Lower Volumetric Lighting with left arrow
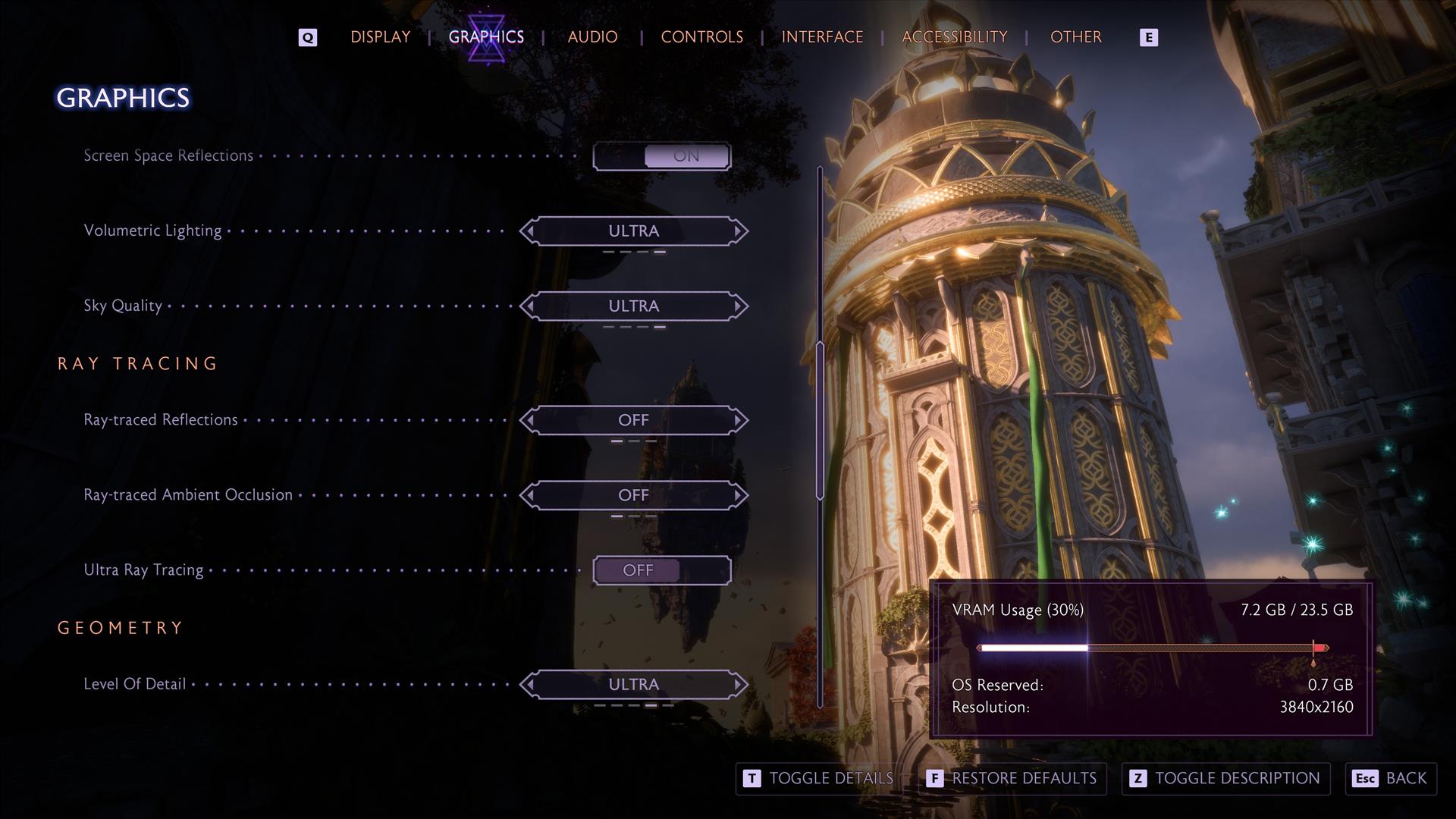 [530, 231]
